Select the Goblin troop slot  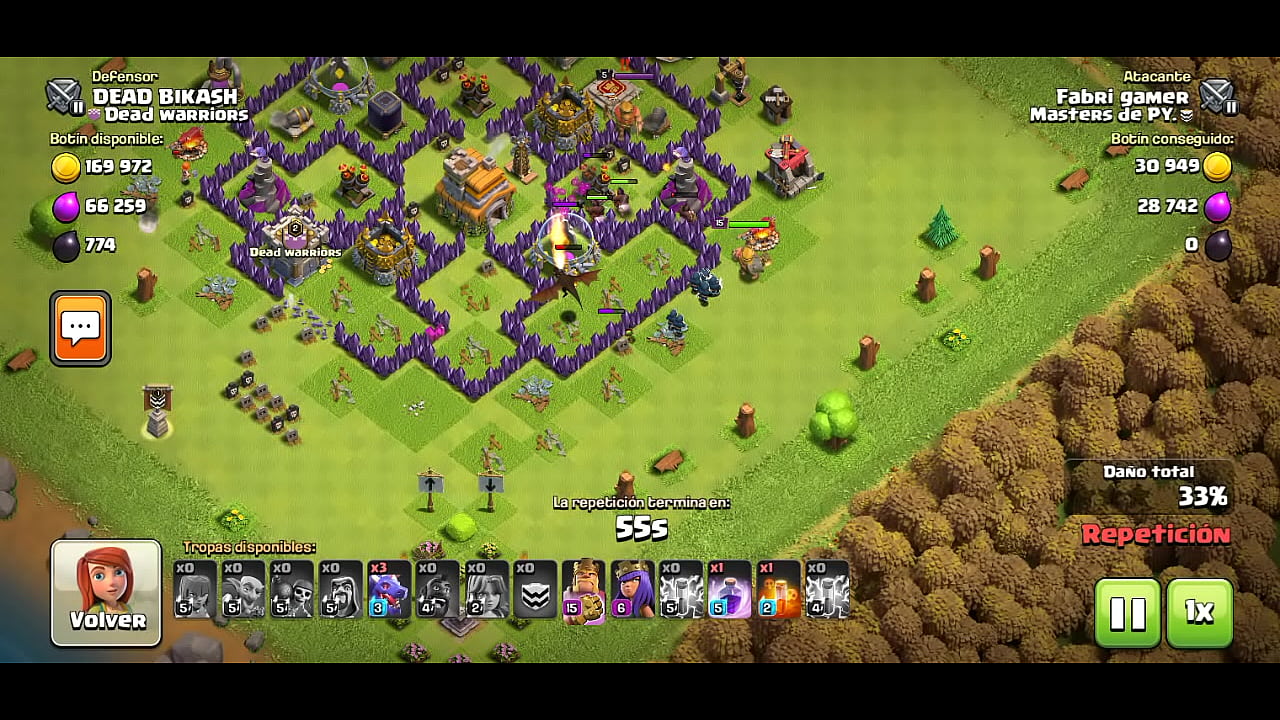tap(243, 589)
